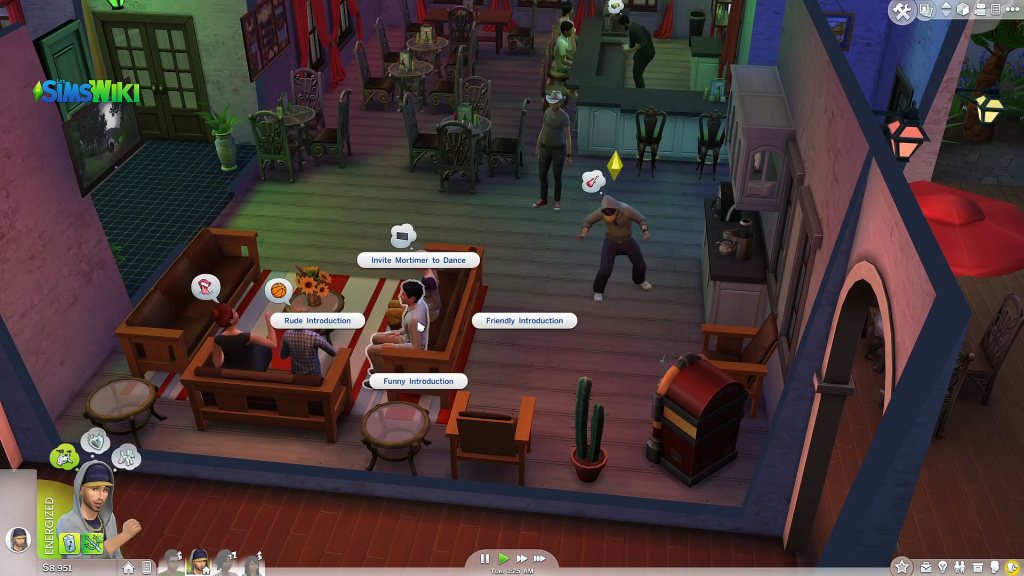
Task: Click the home icon beside household funds
Action: [x=128, y=567]
